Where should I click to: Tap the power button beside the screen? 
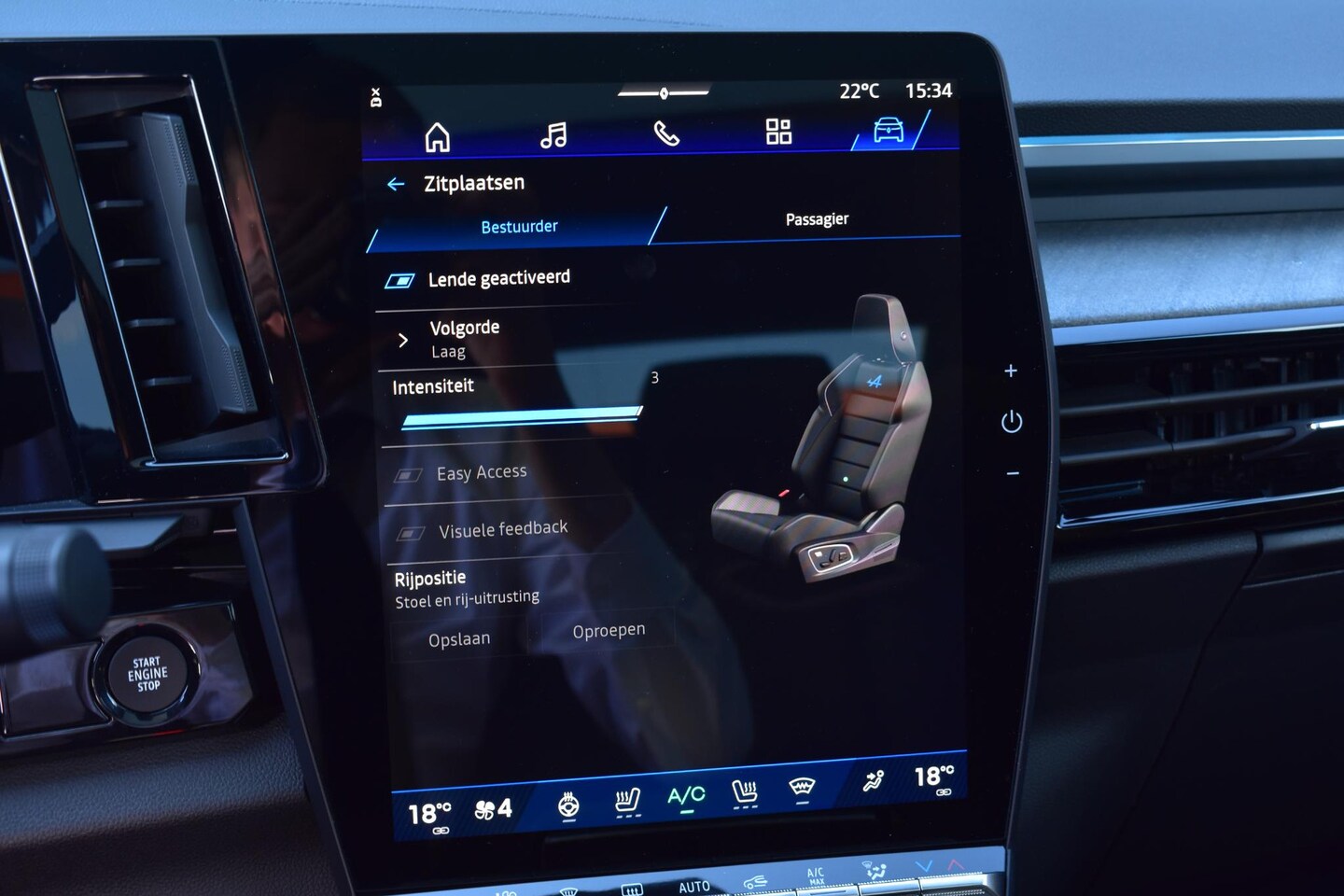click(1012, 422)
